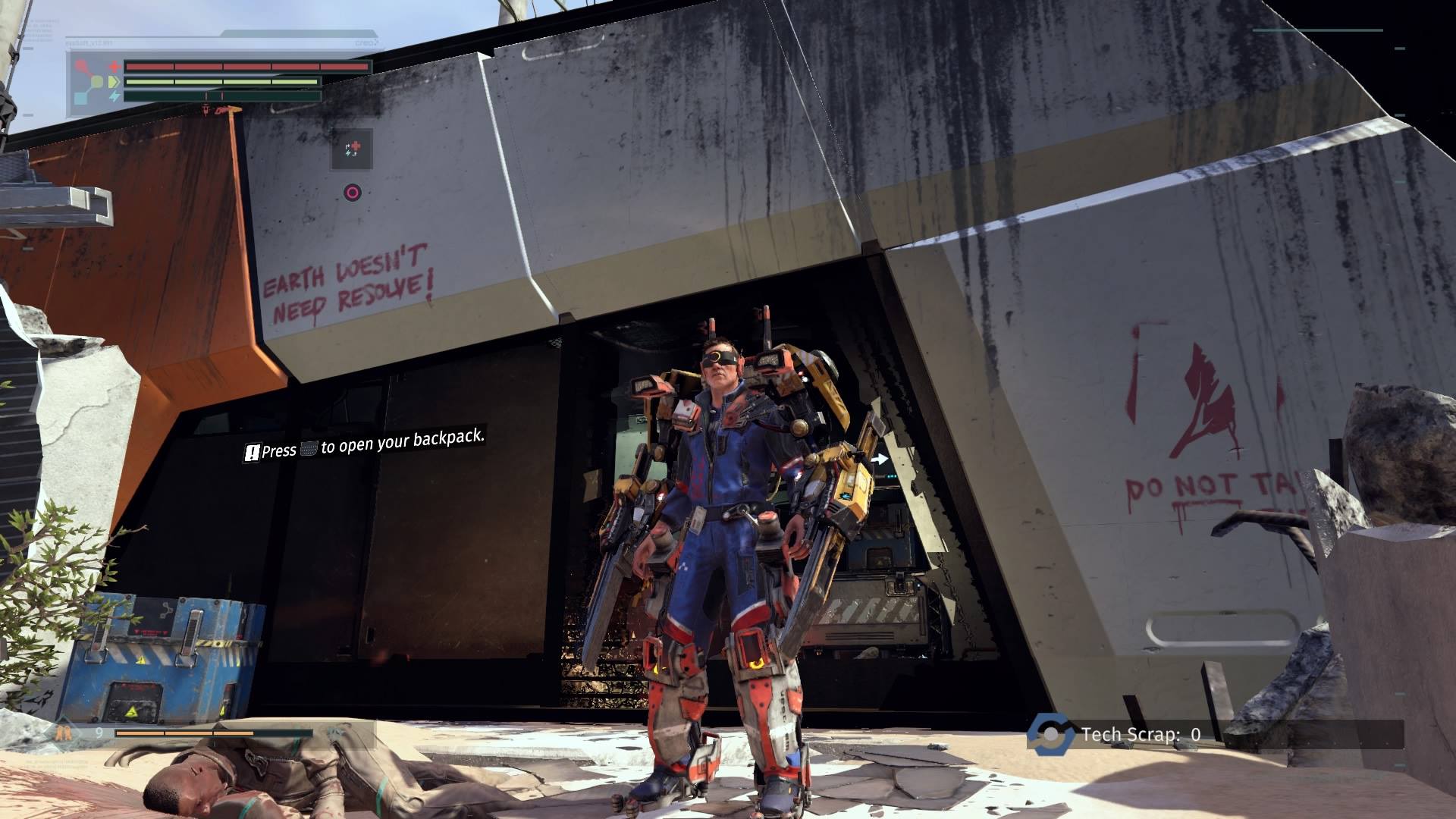This screenshot has width=1456, height=819.
Task: Select the injectable slot with red cross
Action: (352, 149)
